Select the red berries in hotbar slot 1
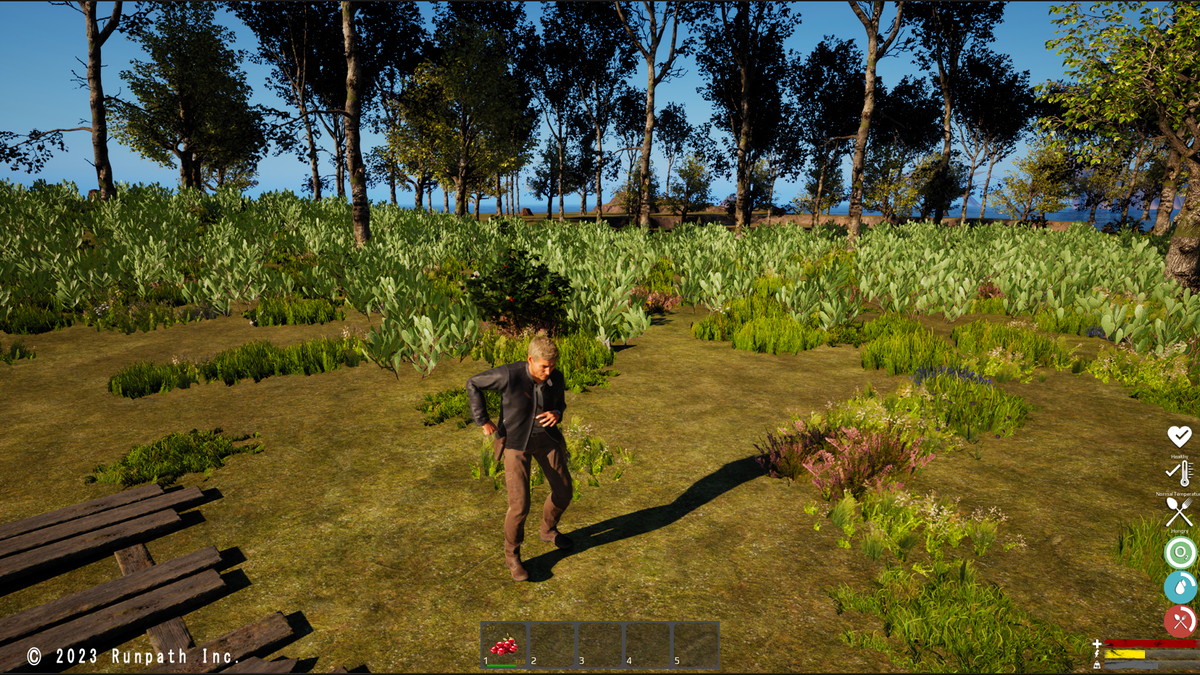 coord(503,645)
